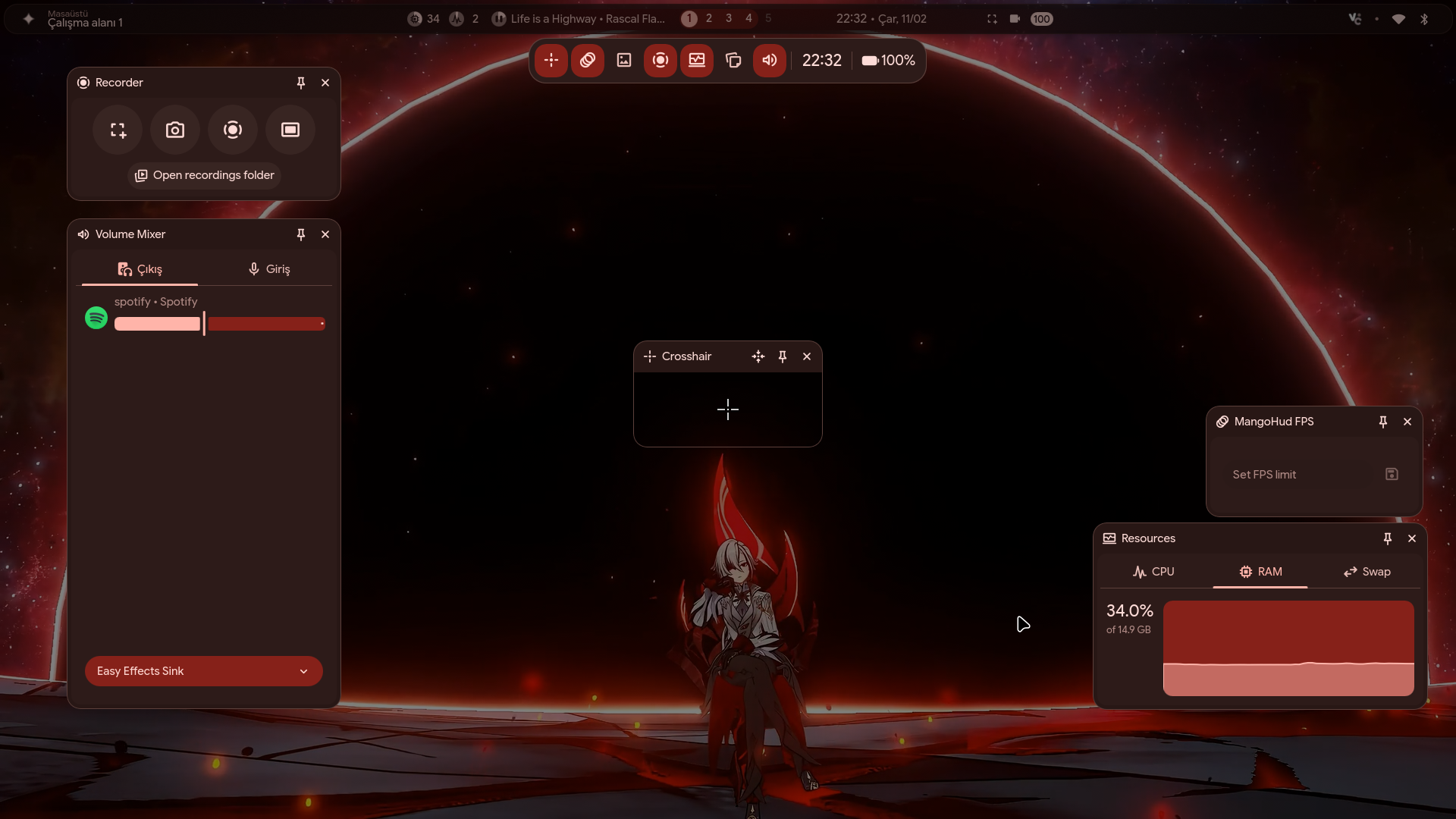Viewport: 1456px width, 819px height.
Task: Close the MangoHud FPS widget
Action: pyautogui.click(x=1407, y=422)
